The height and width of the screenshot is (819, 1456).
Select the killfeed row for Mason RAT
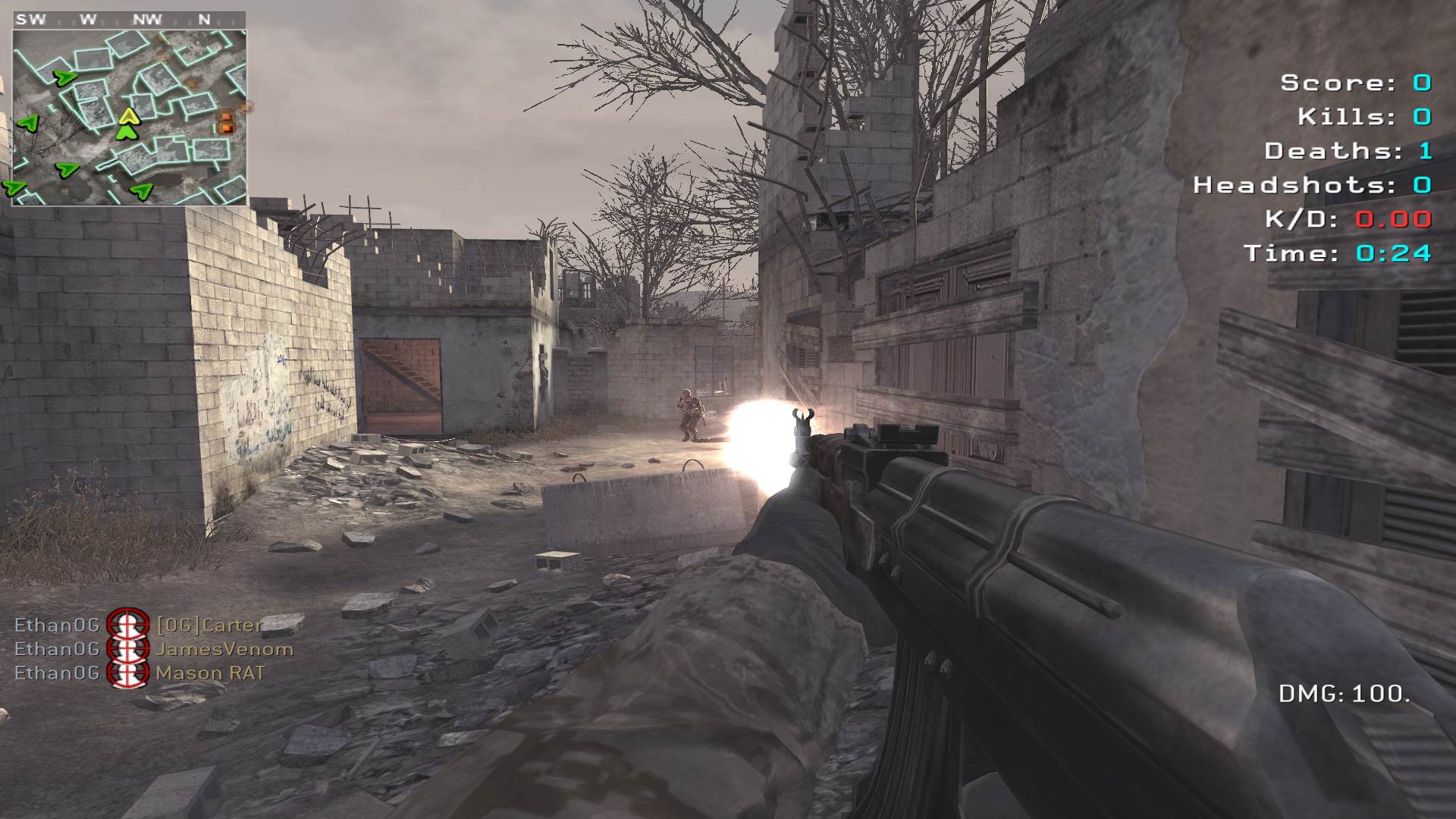140,673
